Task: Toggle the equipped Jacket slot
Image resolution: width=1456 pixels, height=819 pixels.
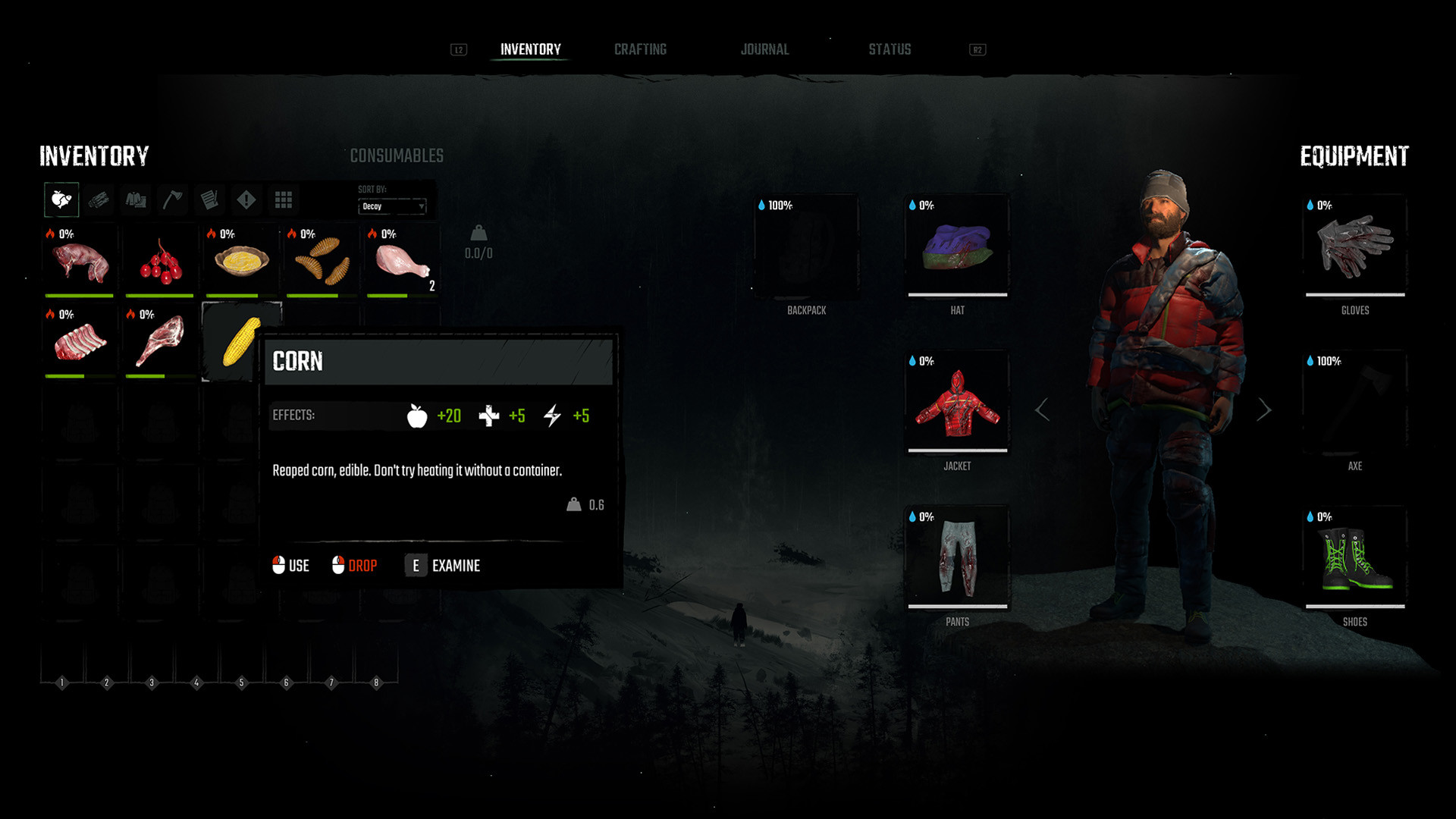Action: click(x=957, y=402)
